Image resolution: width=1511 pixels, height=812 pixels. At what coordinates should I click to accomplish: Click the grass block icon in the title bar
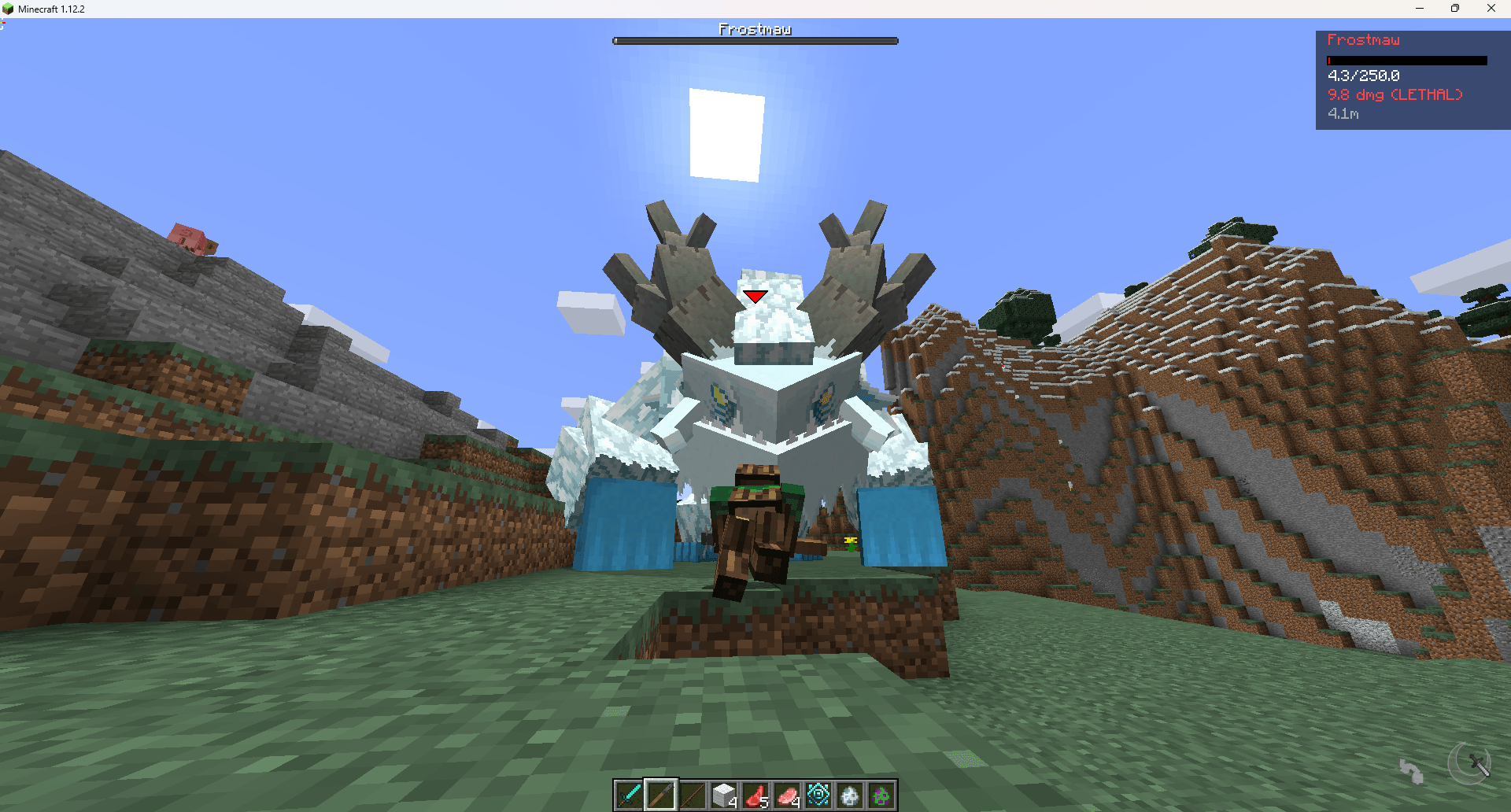(8, 9)
